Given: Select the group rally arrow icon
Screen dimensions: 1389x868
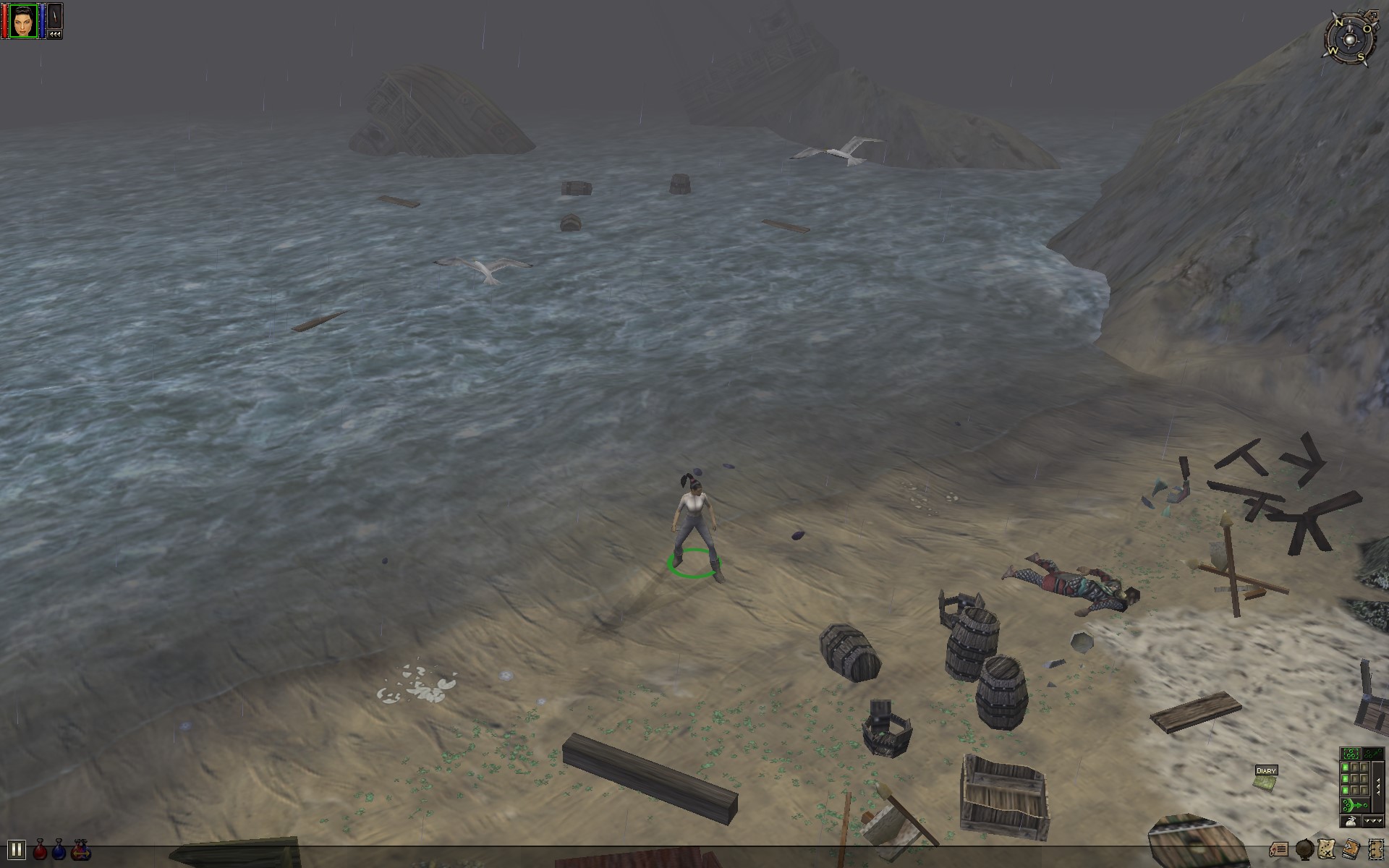Looking at the screenshot, I should [1372, 753].
